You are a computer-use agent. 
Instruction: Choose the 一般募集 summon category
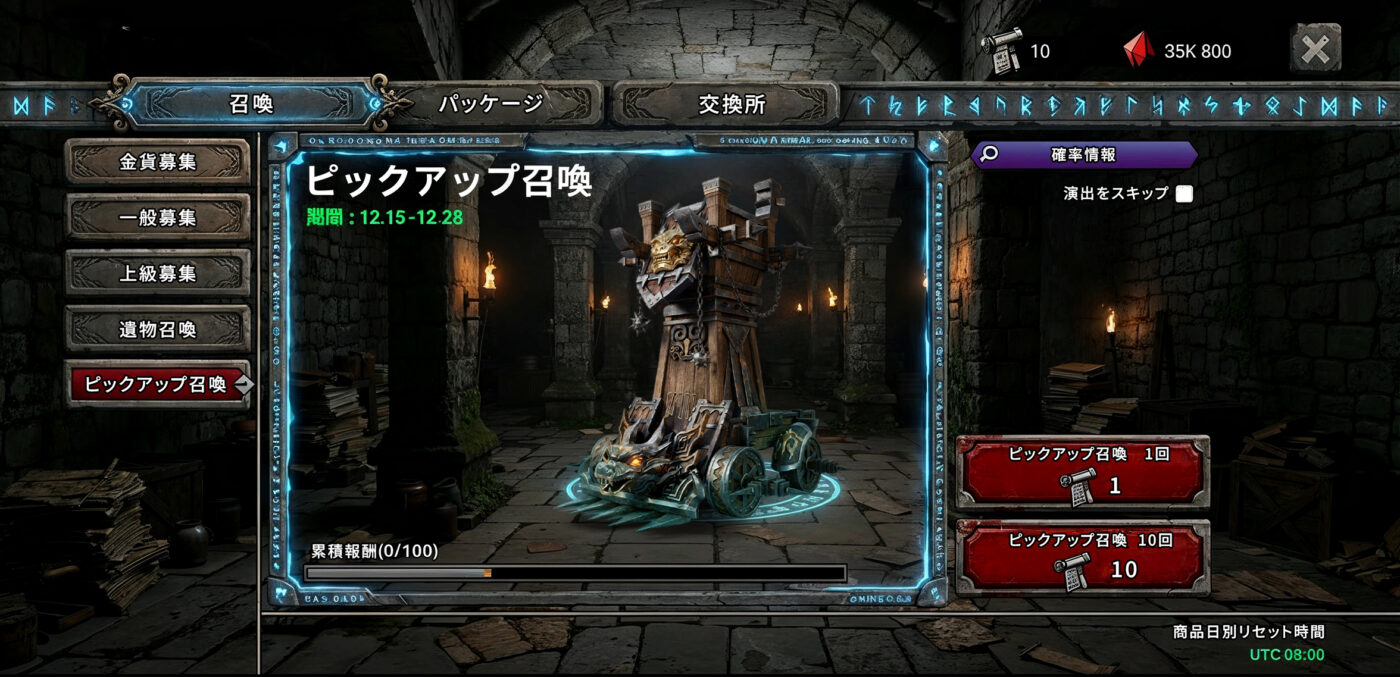[157, 217]
